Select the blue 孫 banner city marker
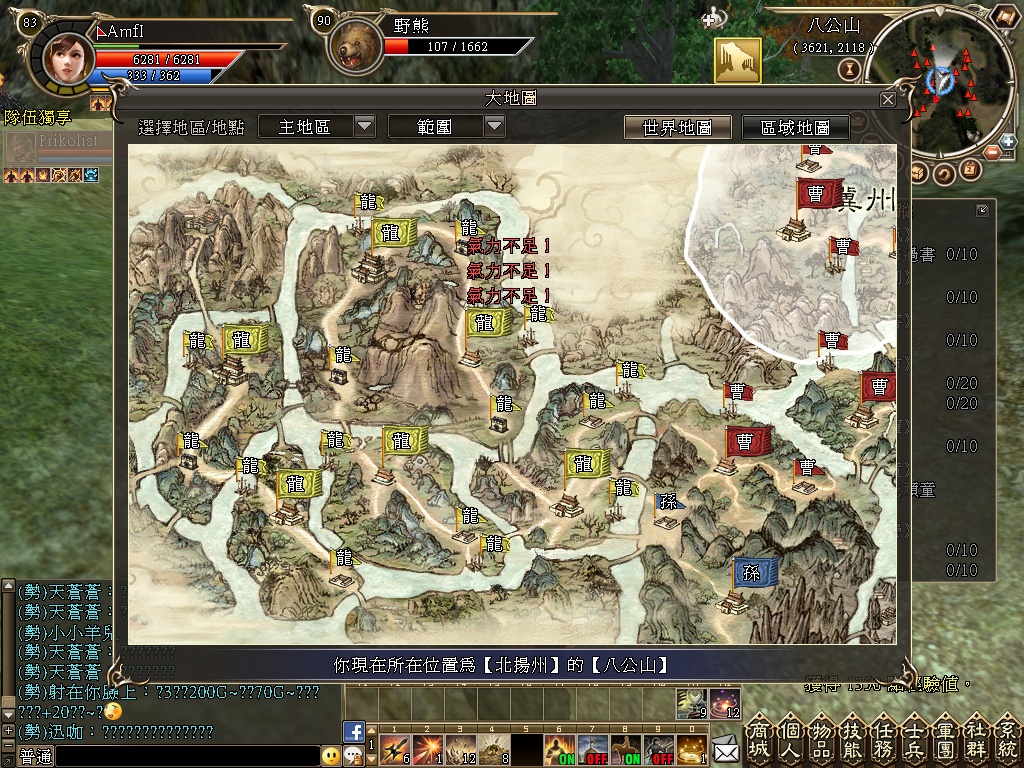This screenshot has height=768, width=1024. click(753, 574)
